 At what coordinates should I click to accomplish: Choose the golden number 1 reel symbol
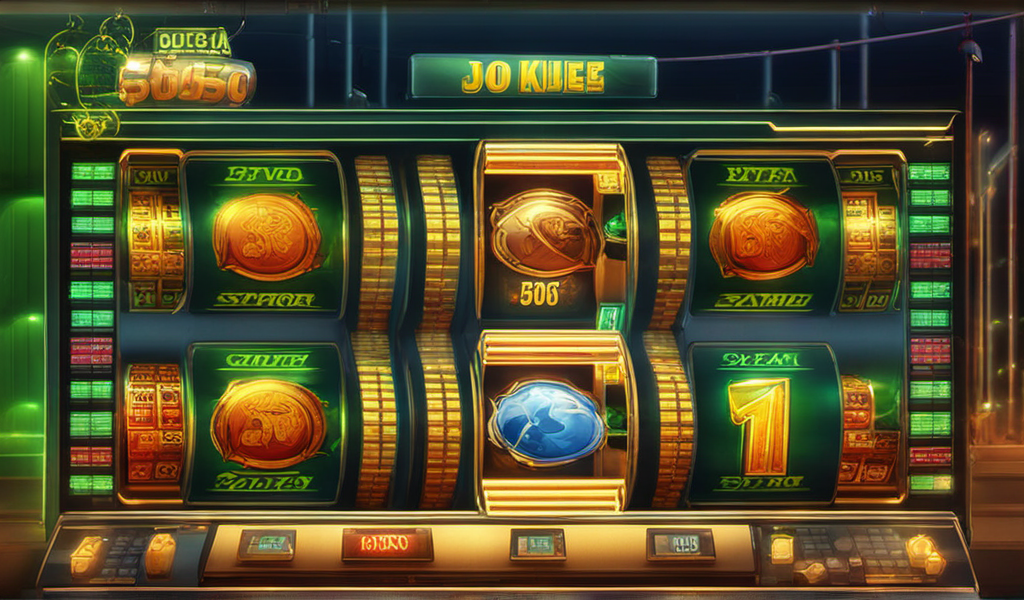pyautogui.click(x=760, y=425)
